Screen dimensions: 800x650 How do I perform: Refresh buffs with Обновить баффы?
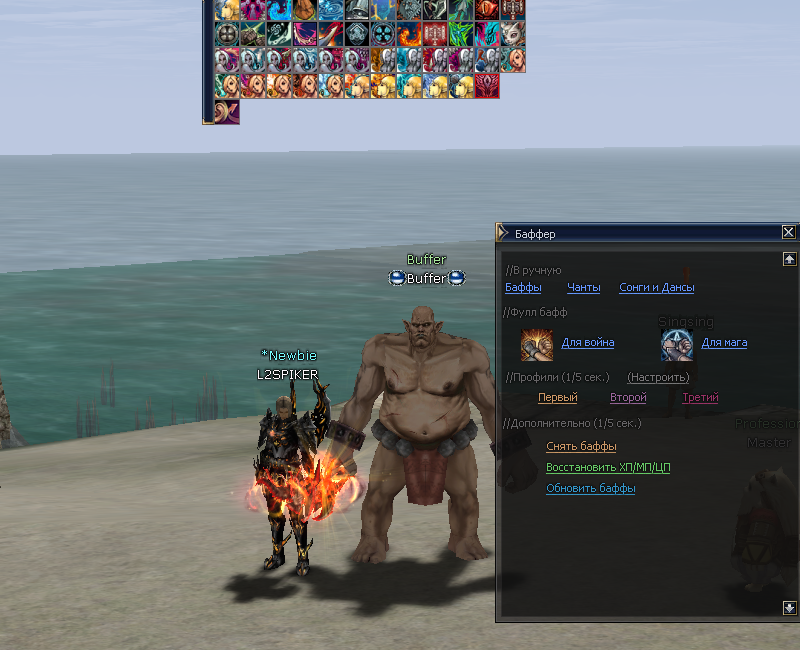pyautogui.click(x=591, y=488)
